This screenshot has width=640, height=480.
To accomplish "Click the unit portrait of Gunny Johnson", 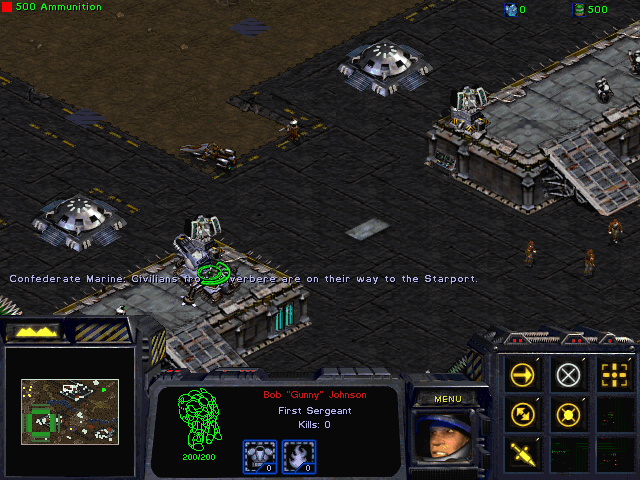I will click(447, 438).
